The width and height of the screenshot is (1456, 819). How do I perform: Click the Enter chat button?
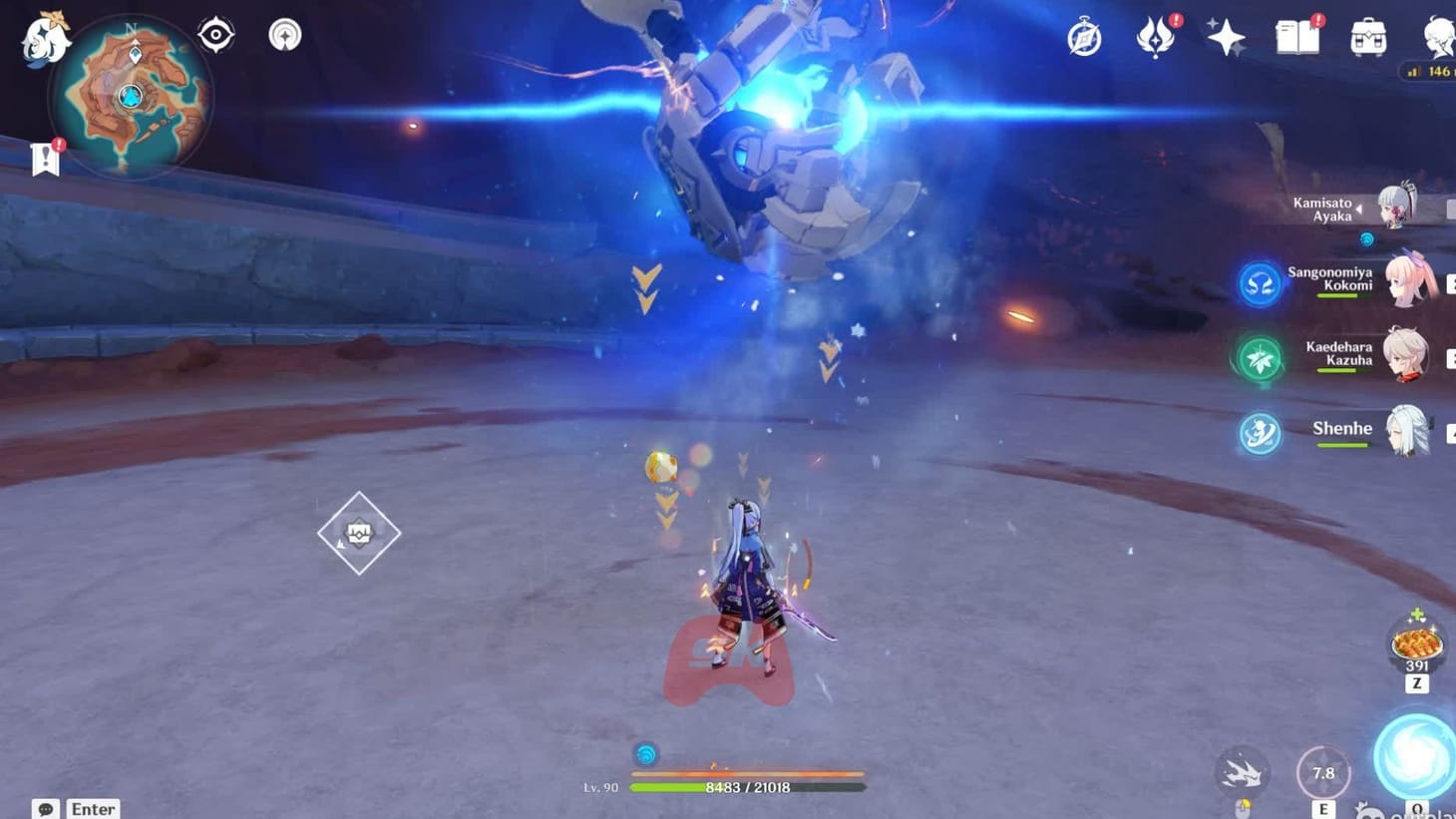coord(92,808)
